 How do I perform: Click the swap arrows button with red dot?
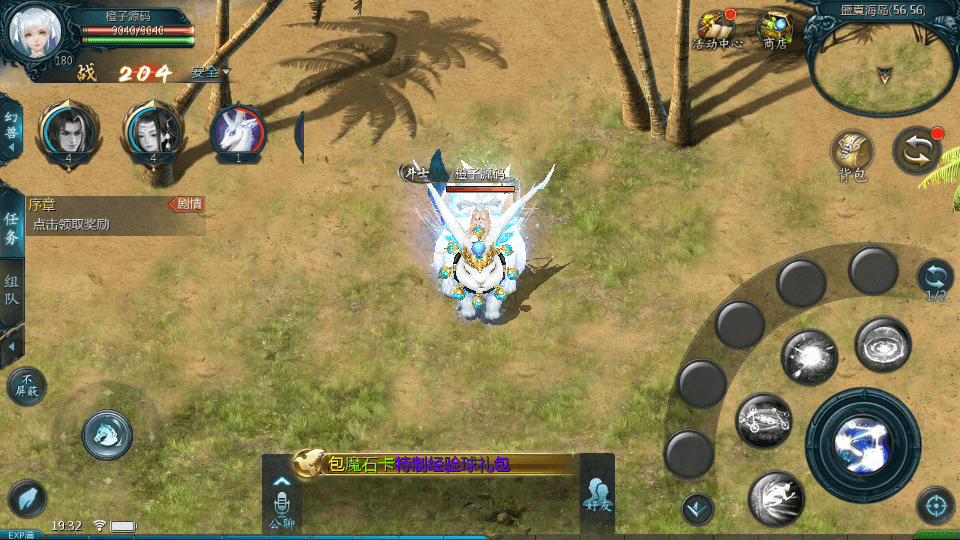point(917,150)
